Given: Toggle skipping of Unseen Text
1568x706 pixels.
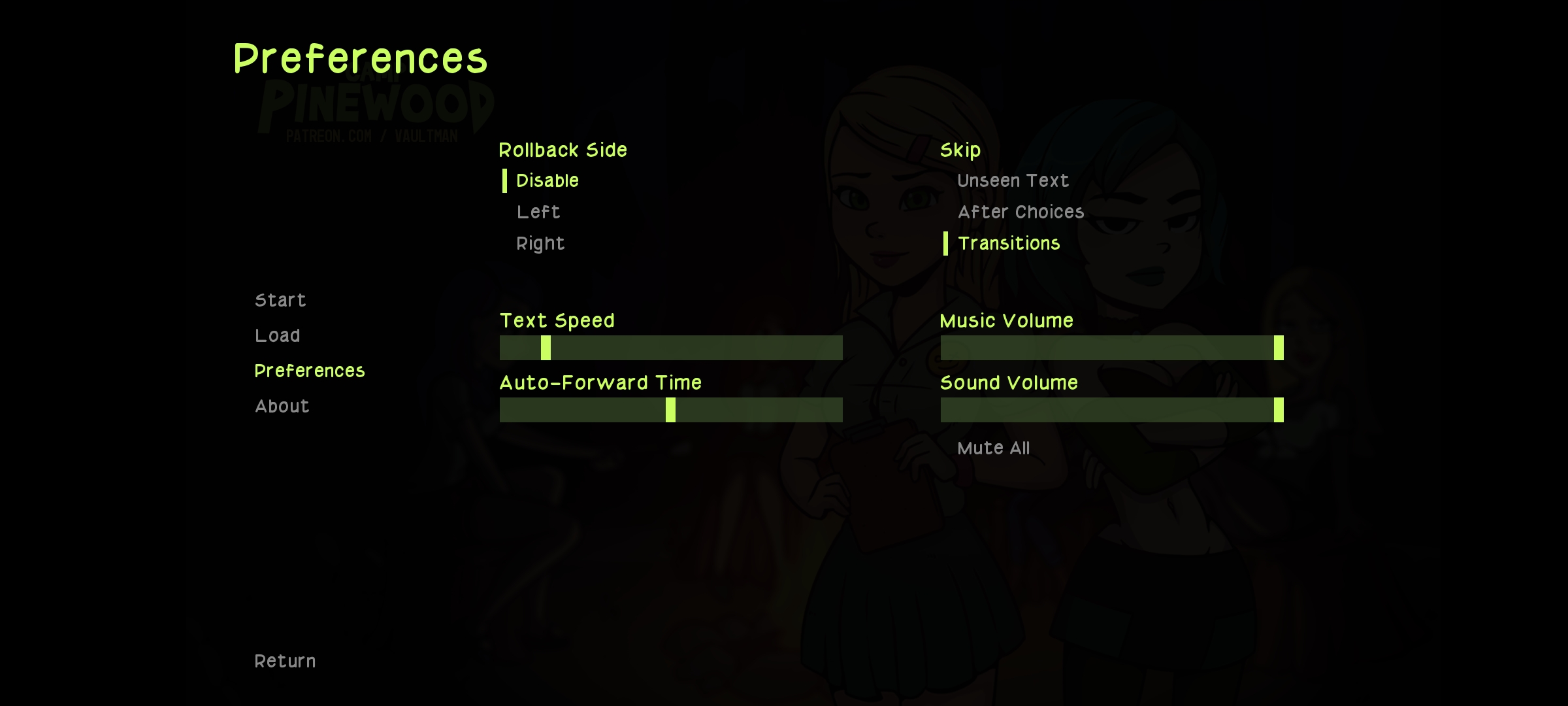Looking at the screenshot, I should tap(1013, 181).
